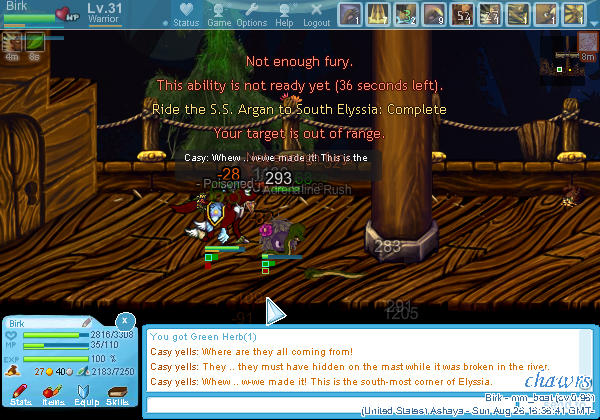Close the Birk character panel

pyautogui.click(x=124, y=320)
